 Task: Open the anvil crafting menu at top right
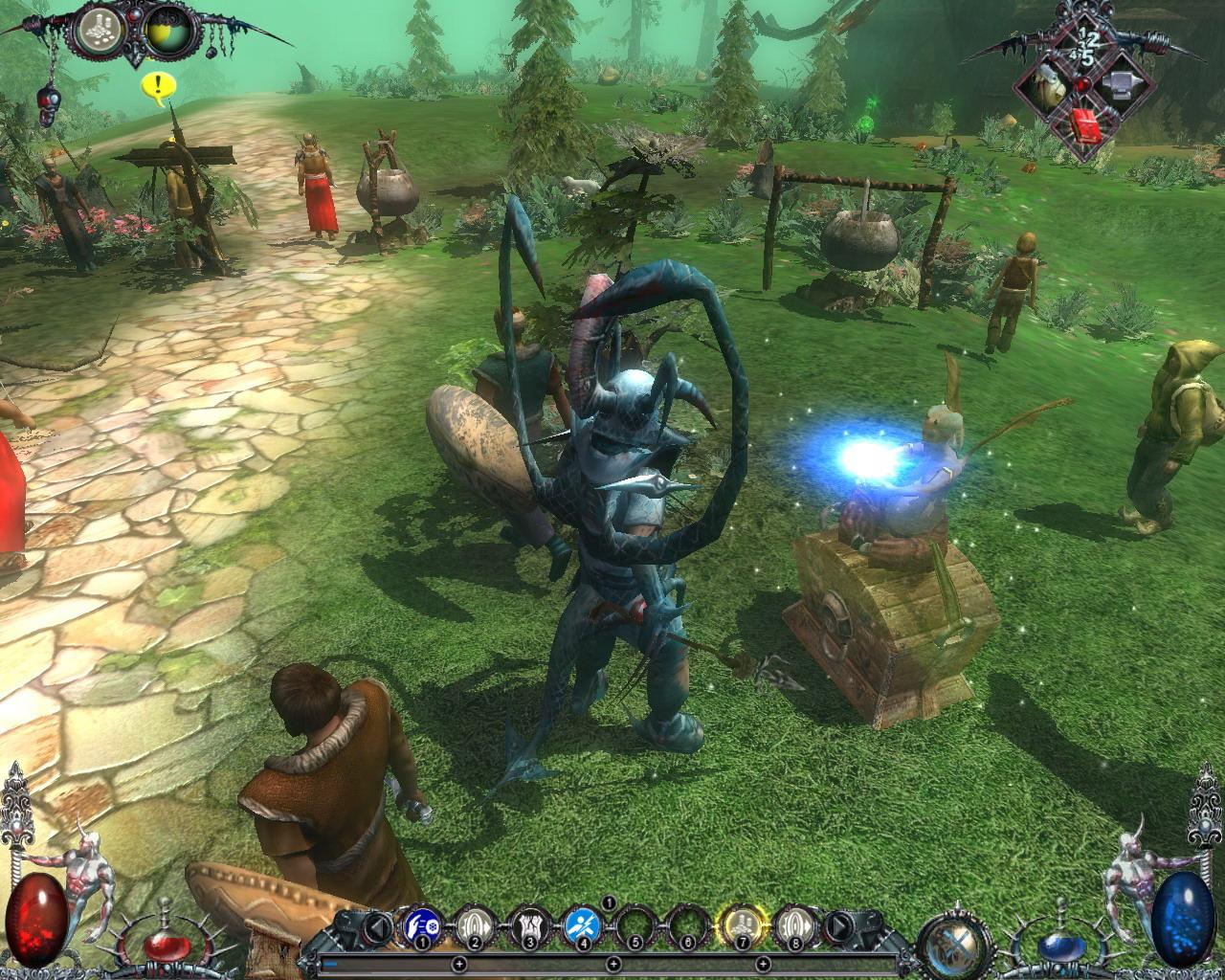pos(1122,84)
